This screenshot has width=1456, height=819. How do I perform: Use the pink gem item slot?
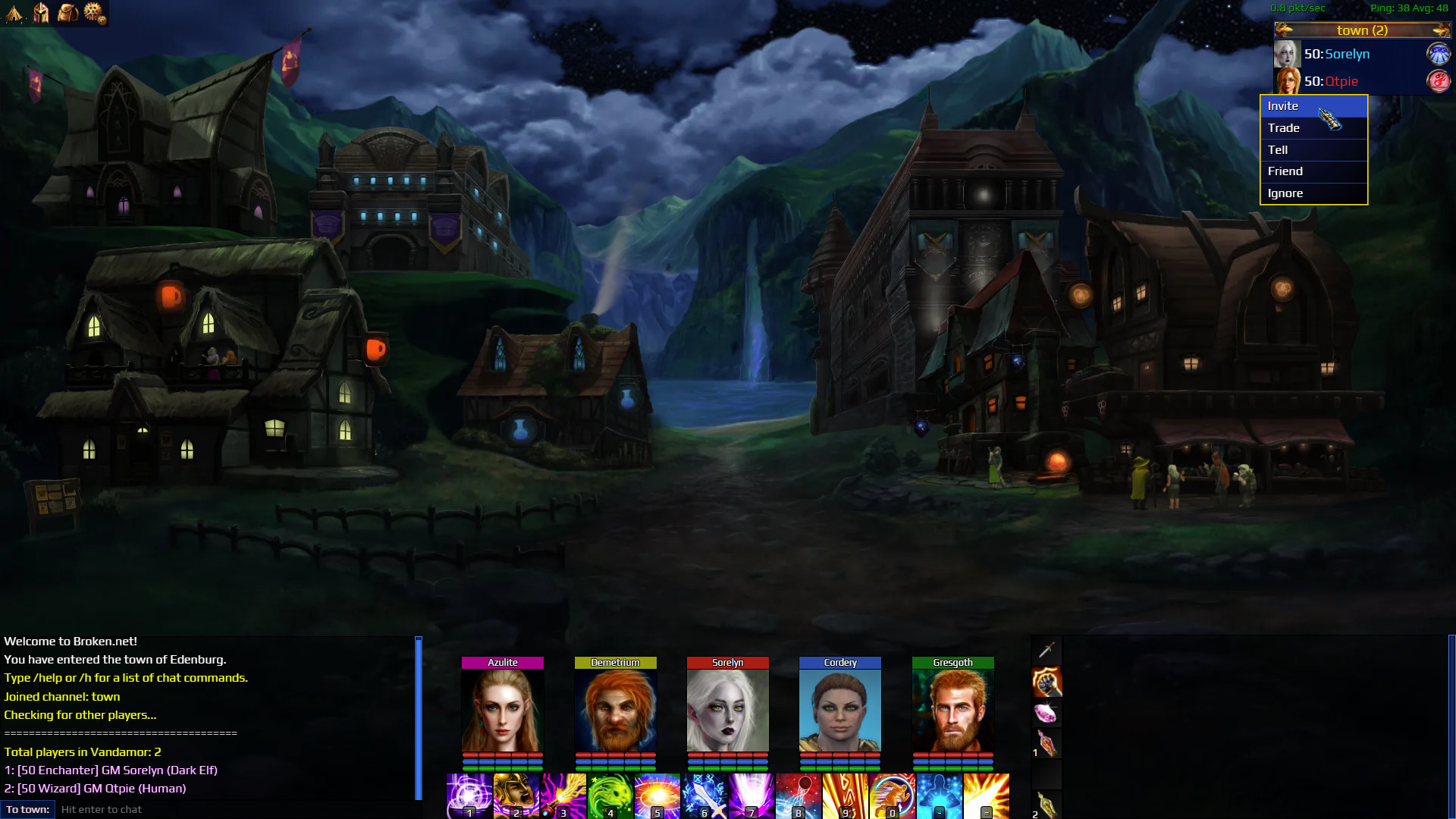(1046, 713)
